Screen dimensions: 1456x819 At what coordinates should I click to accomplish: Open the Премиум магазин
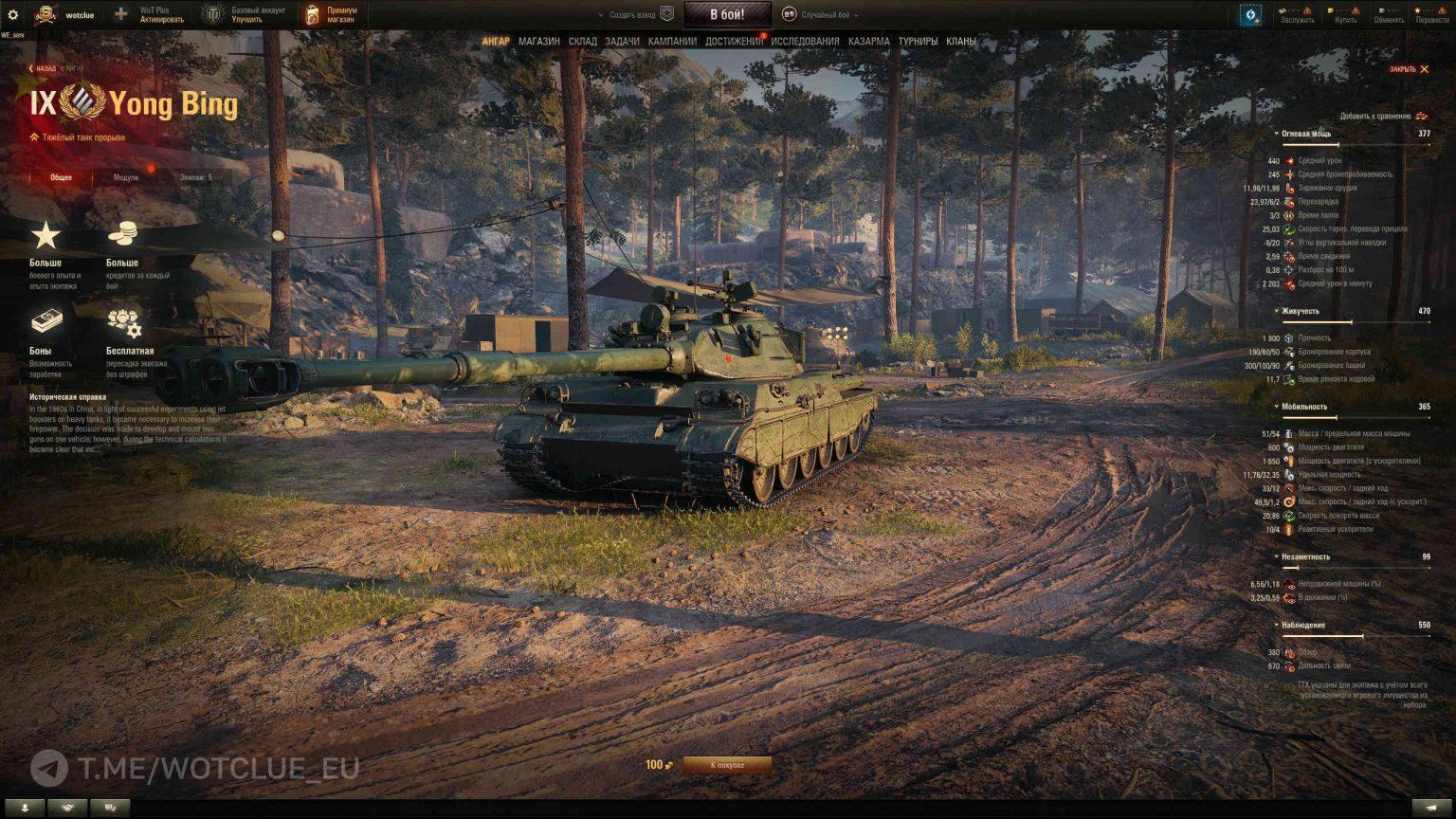pyautogui.click(x=332, y=15)
